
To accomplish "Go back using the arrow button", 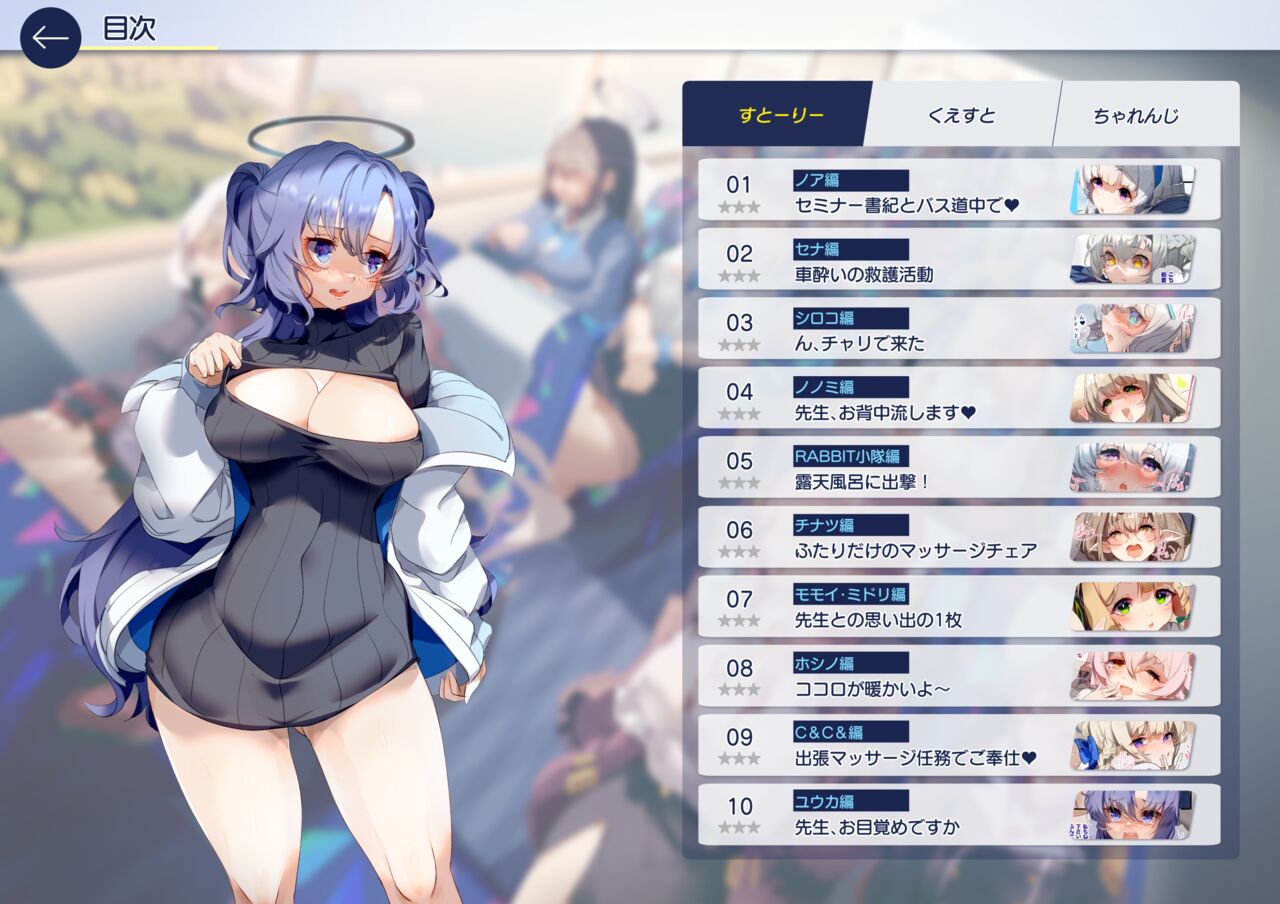I will [50, 38].
